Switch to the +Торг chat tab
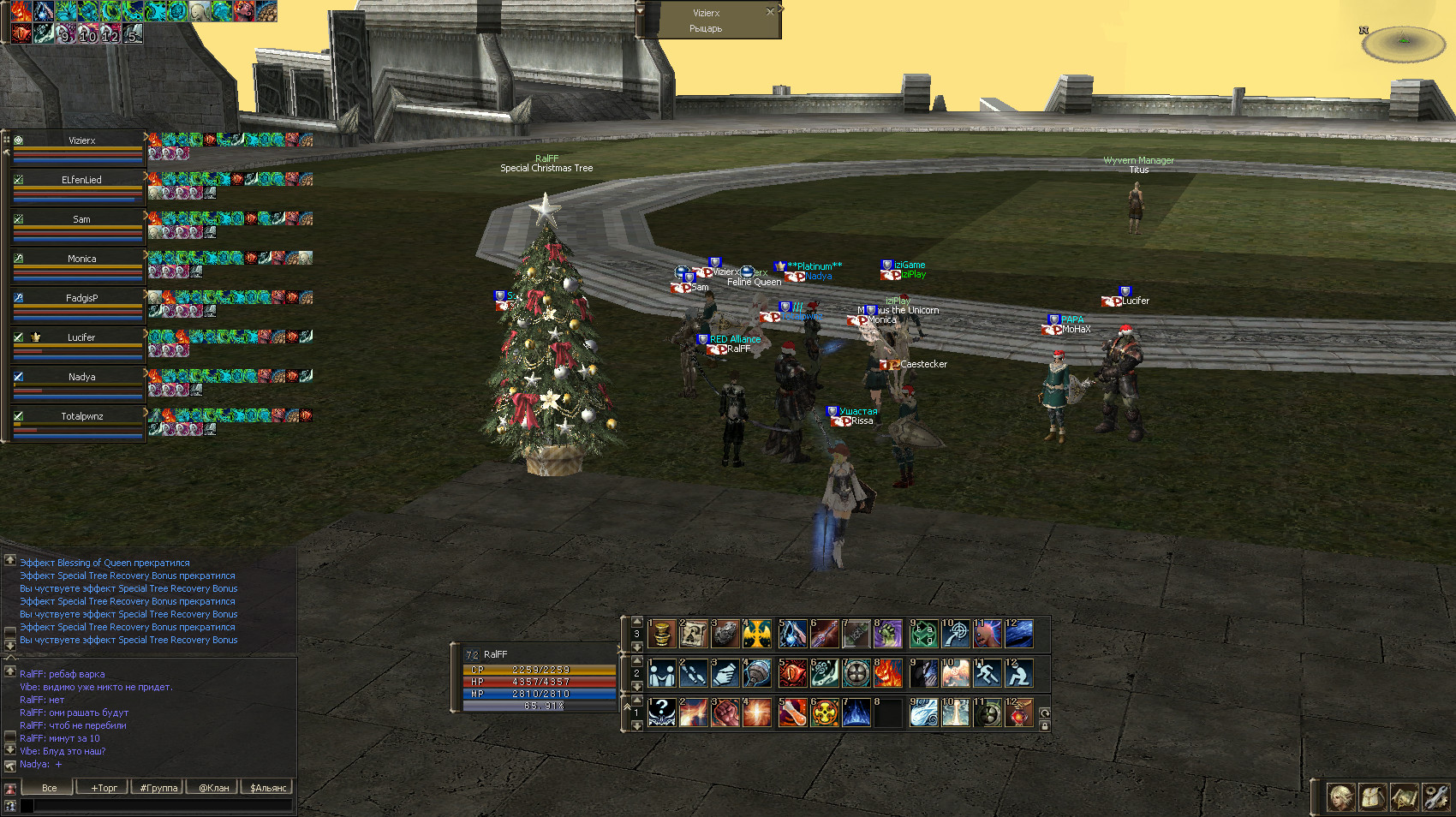 [x=103, y=788]
